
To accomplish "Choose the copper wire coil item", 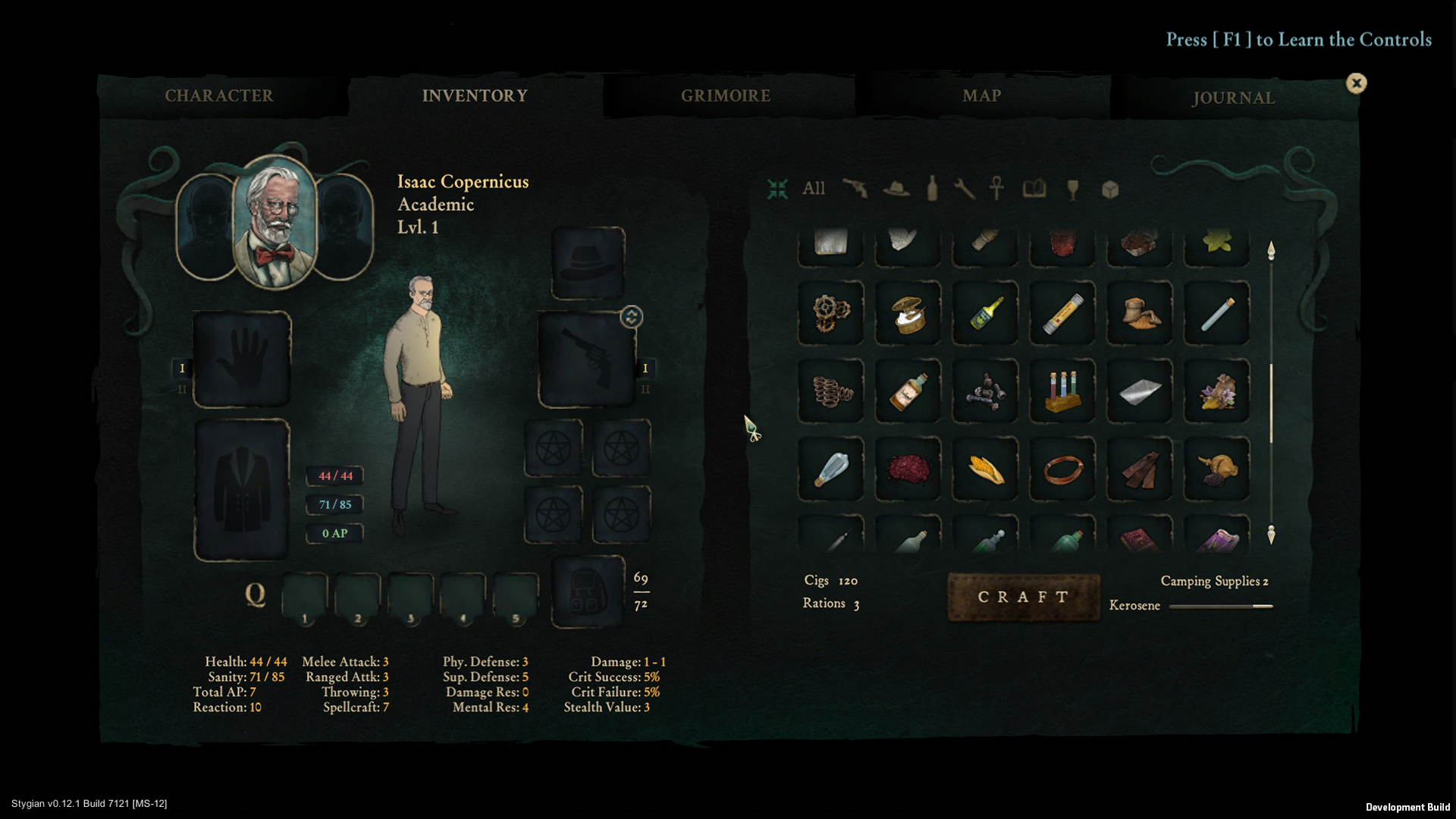I will pyautogui.click(x=1062, y=469).
